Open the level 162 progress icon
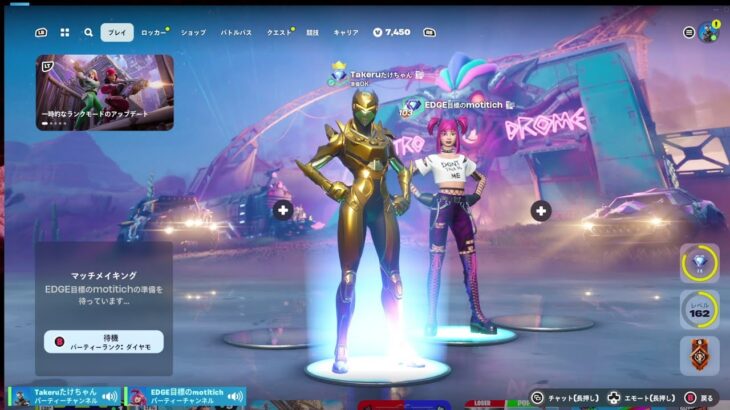 click(699, 308)
